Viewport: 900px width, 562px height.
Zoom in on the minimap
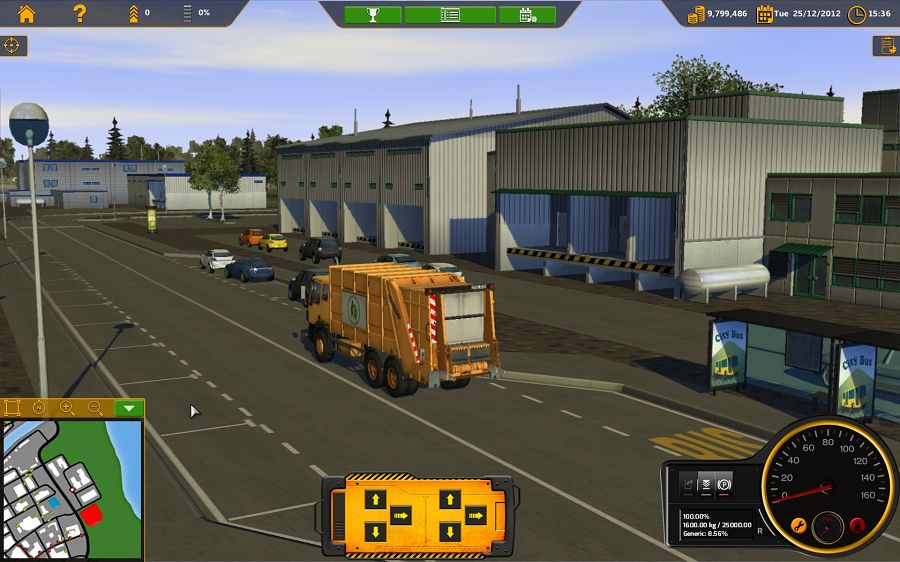pyautogui.click(x=67, y=408)
